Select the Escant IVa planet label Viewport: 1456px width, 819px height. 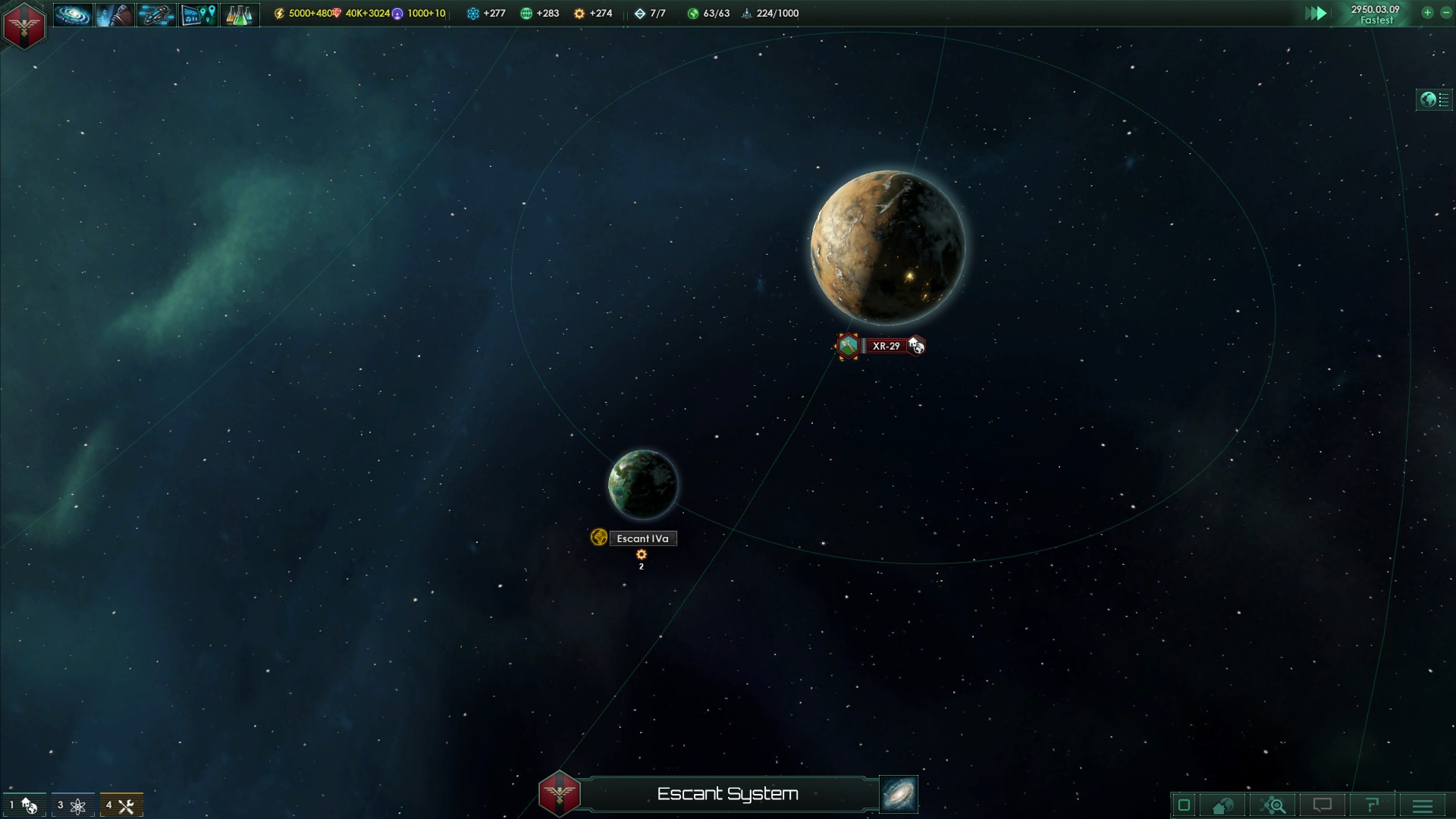tap(642, 538)
